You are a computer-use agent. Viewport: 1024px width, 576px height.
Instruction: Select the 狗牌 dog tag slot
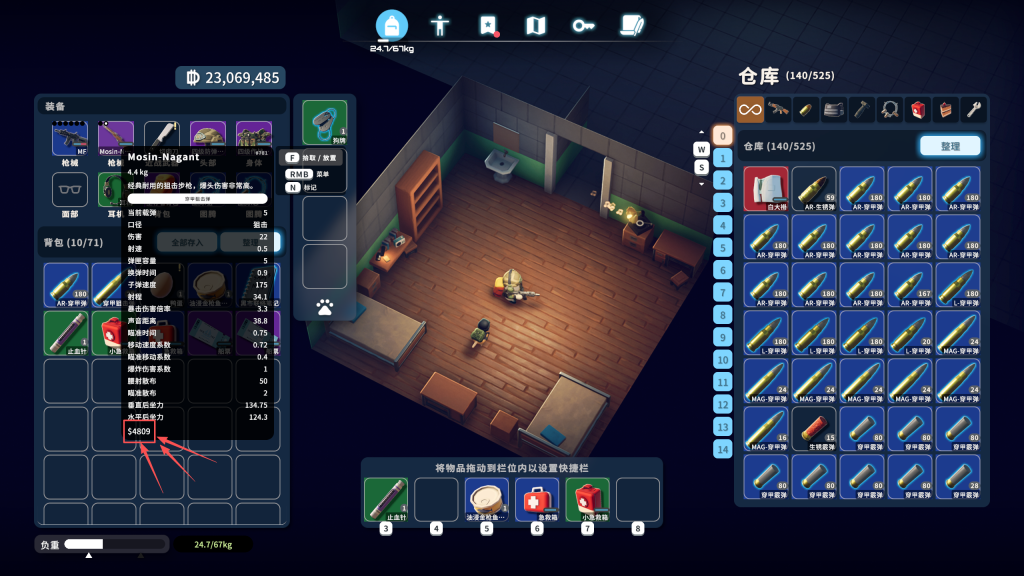click(325, 122)
